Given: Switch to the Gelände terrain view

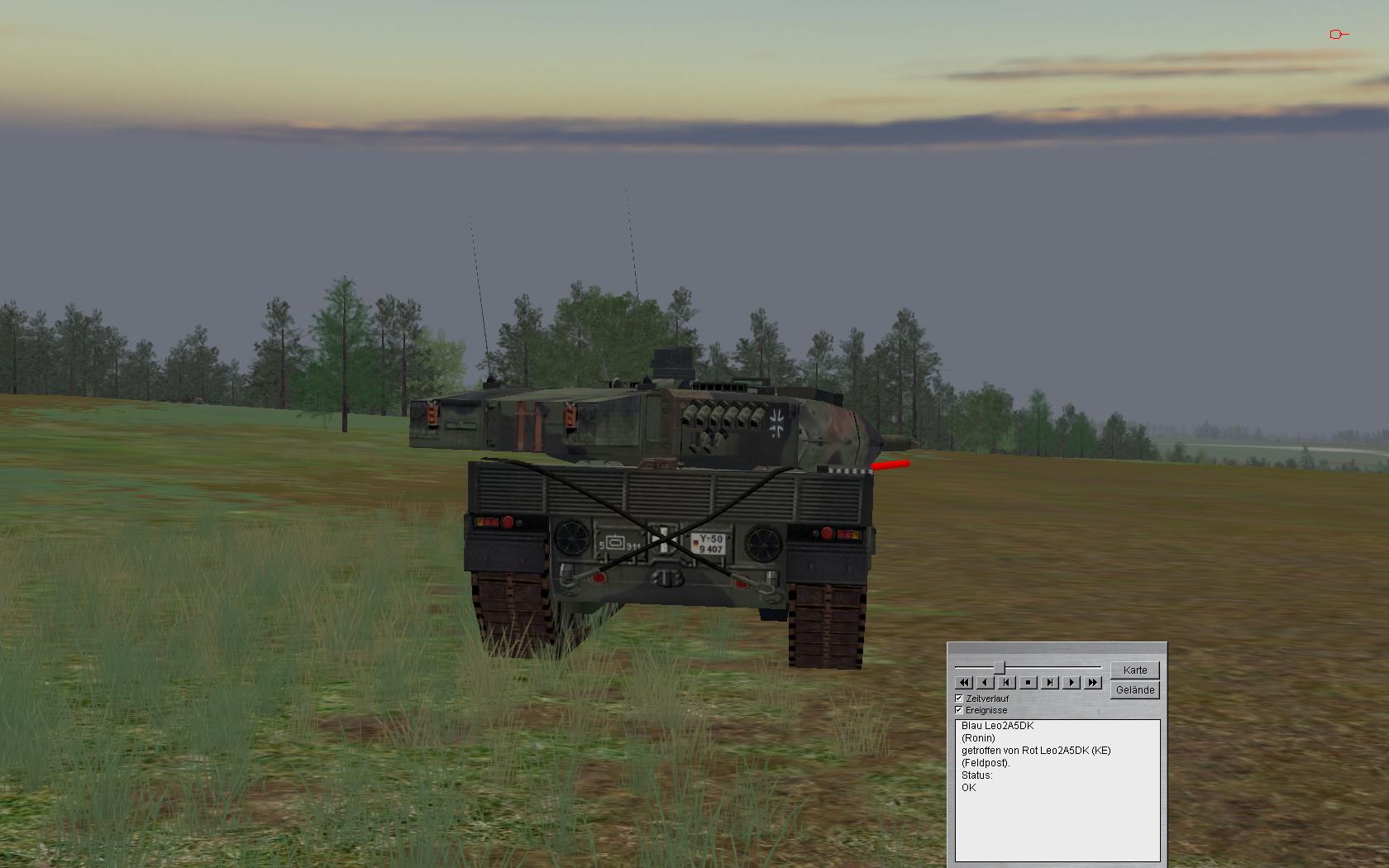Looking at the screenshot, I should tap(1134, 690).
